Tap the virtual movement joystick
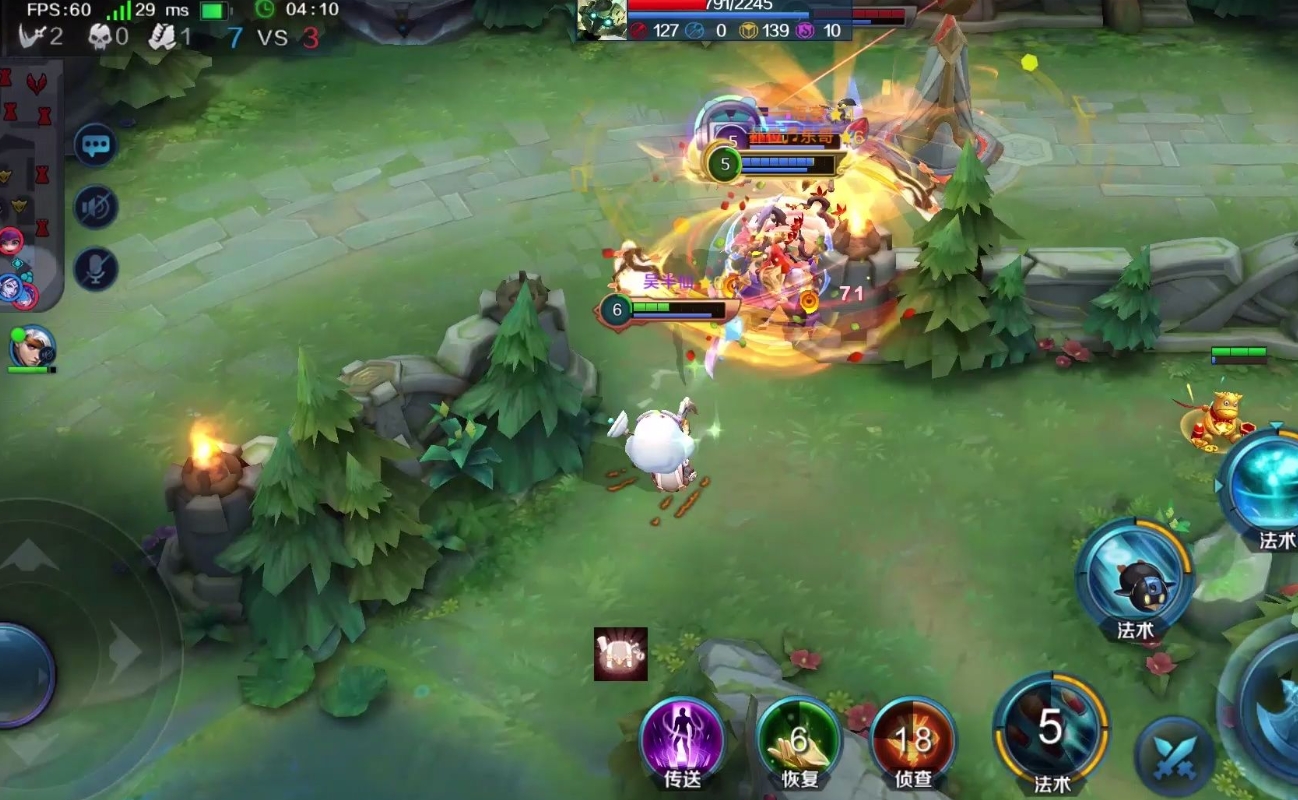Viewport: 1298px width, 800px height. pos(20,675)
